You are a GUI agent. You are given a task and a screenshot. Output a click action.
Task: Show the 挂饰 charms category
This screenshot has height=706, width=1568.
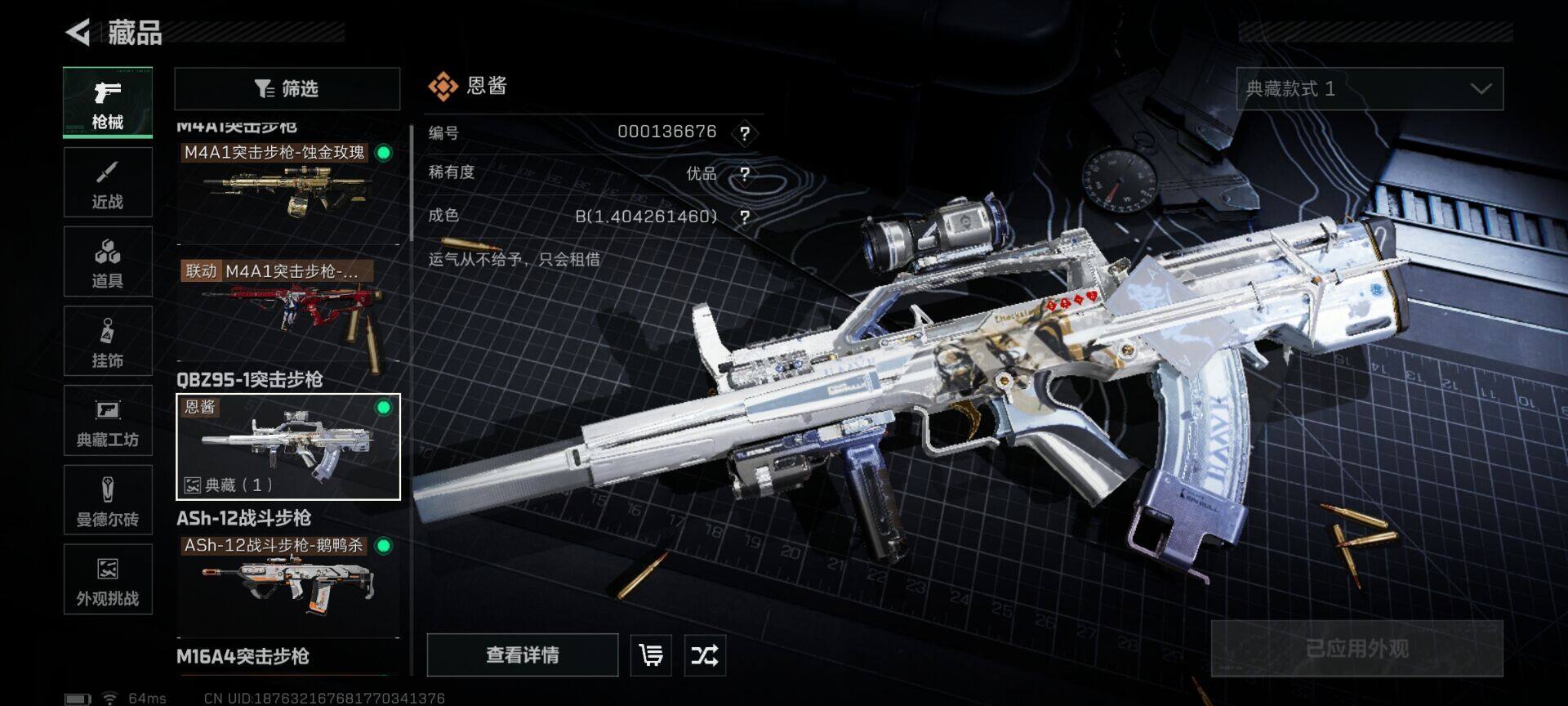pos(108,341)
